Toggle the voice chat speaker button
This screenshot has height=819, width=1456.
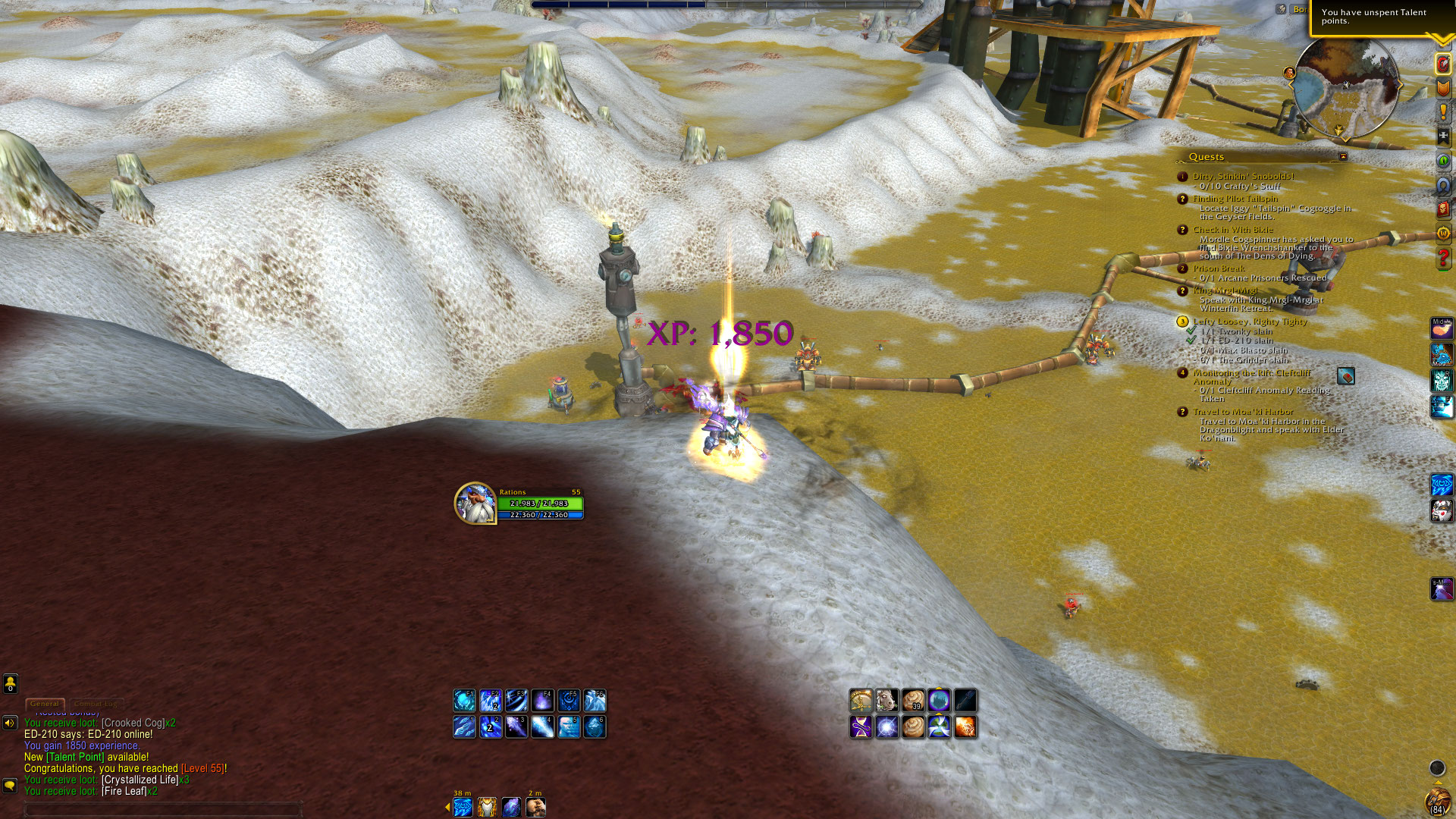(10, 723)
